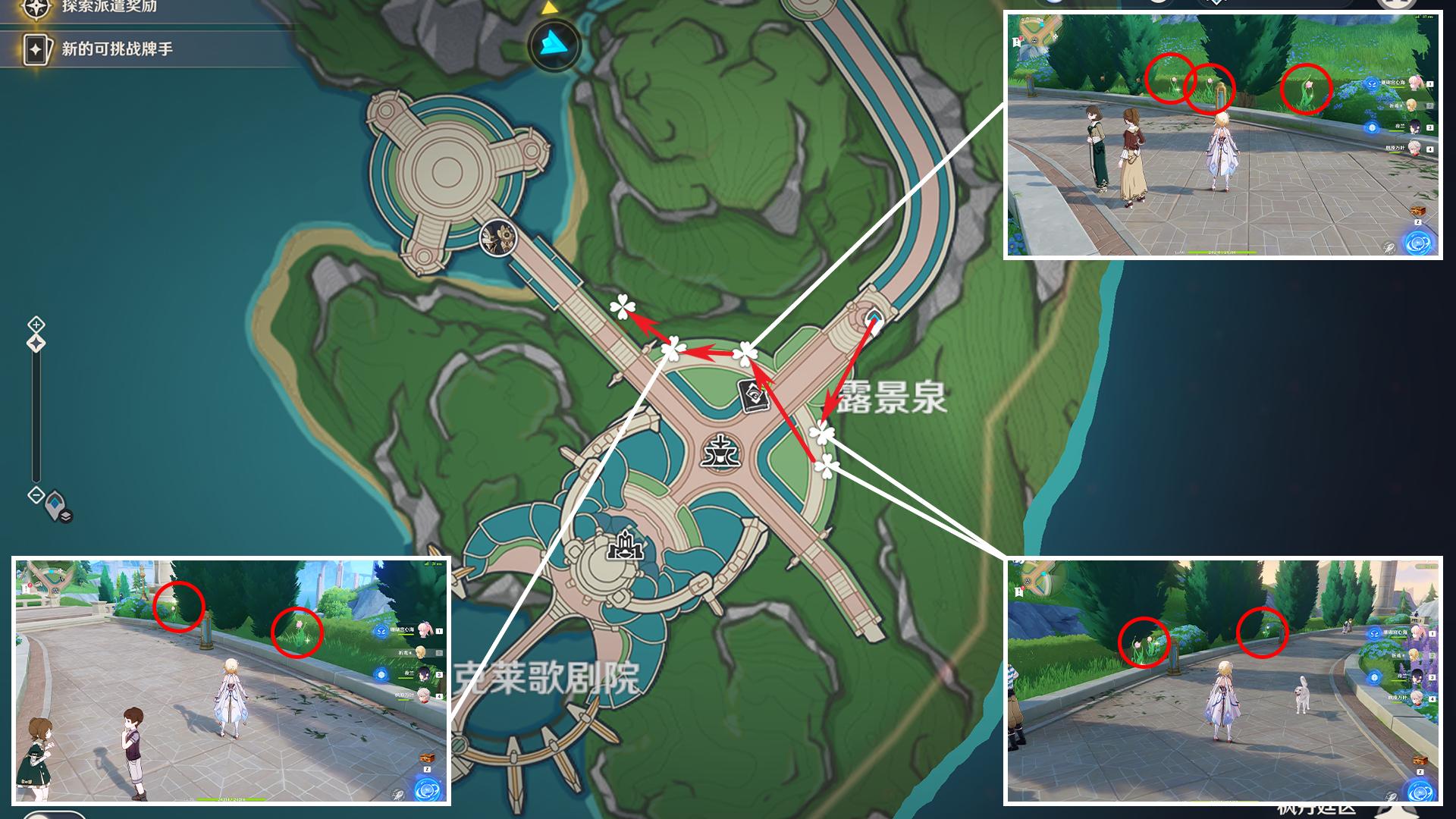Click the map zoom-in plus button

tap(36, 325)
